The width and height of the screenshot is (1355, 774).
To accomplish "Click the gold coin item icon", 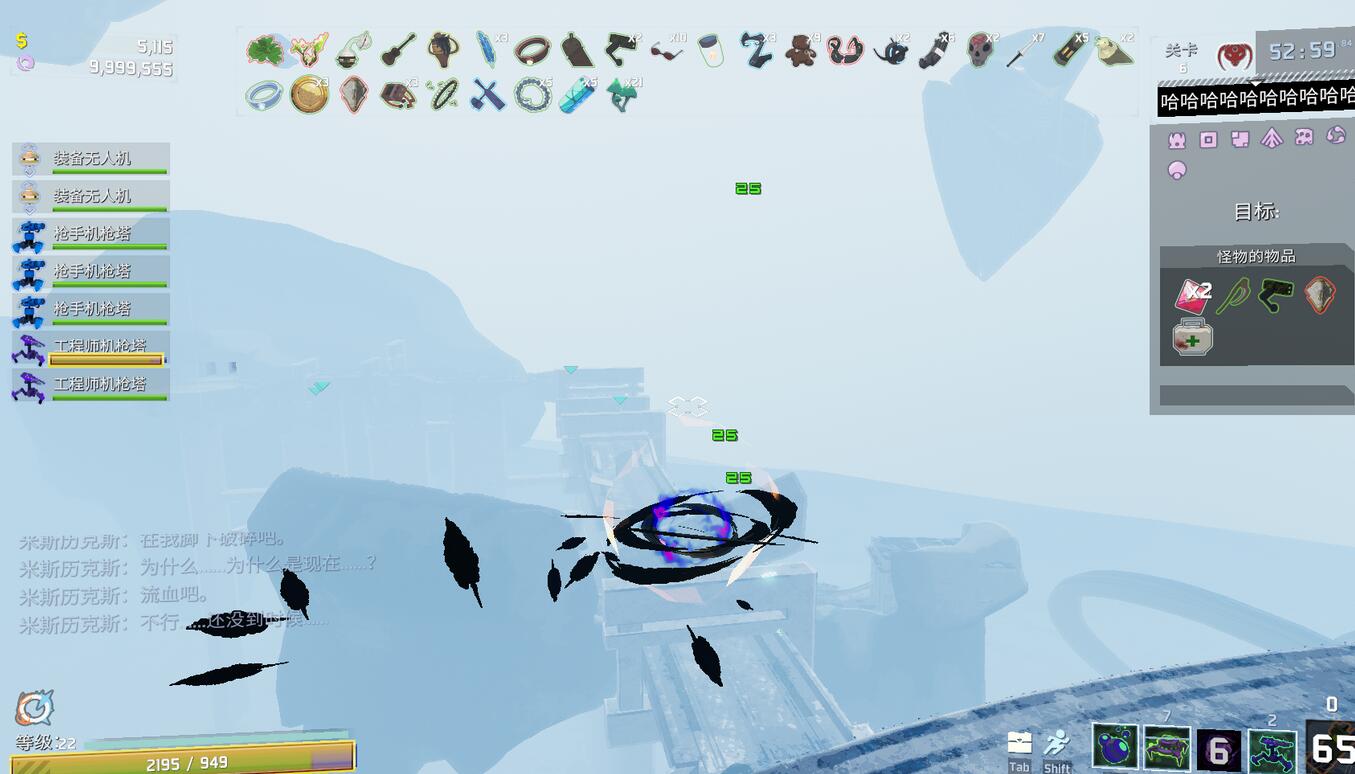I will point(309,95).
